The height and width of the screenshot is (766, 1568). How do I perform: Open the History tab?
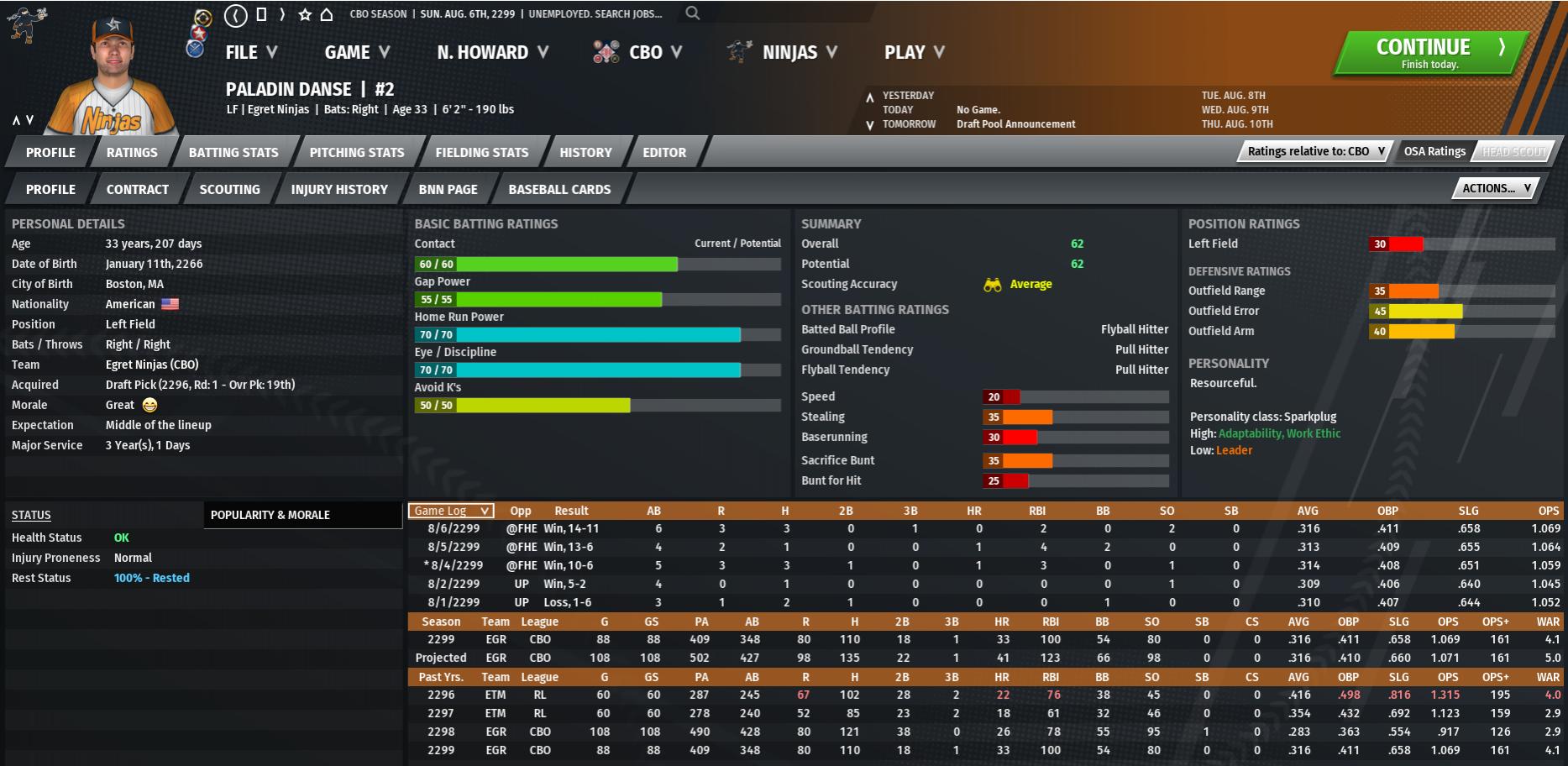coord(585,152)
